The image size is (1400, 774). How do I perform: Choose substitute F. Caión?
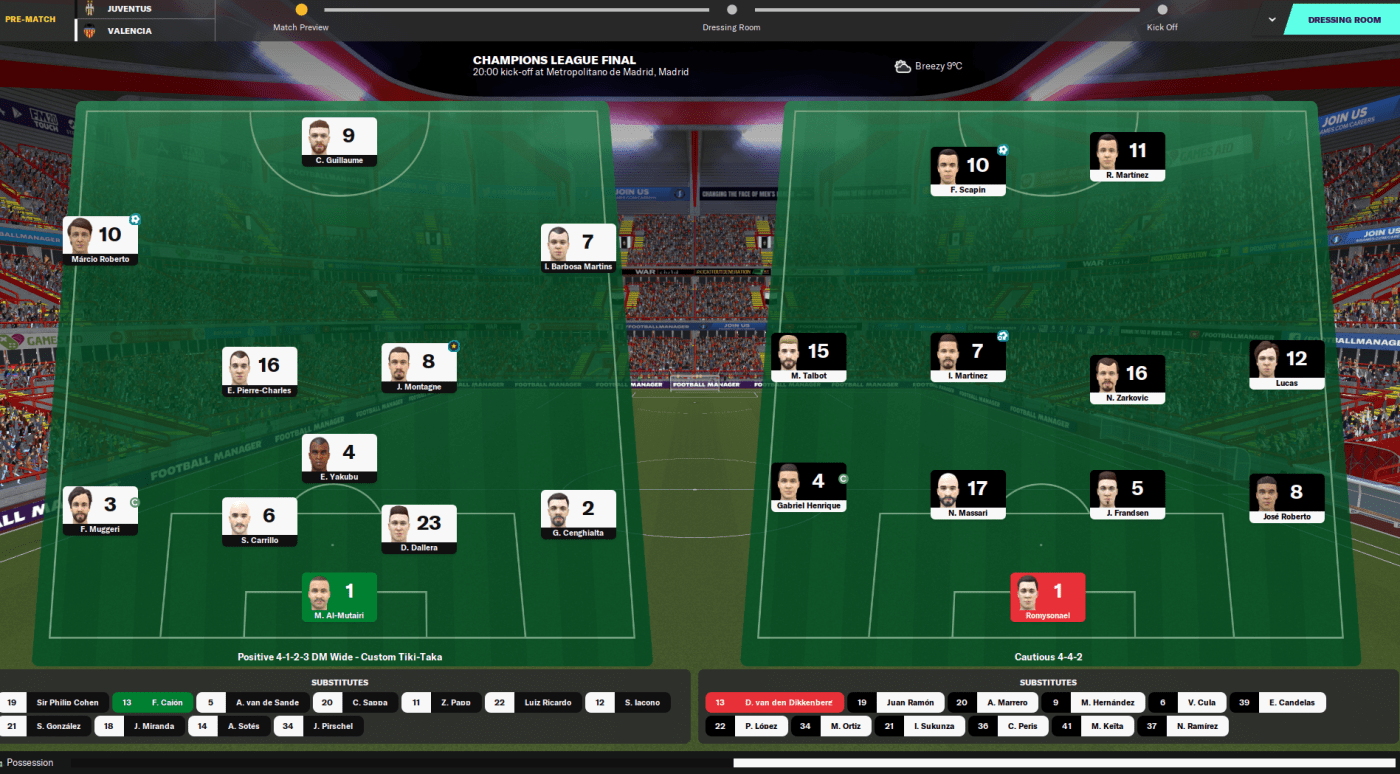152,702
